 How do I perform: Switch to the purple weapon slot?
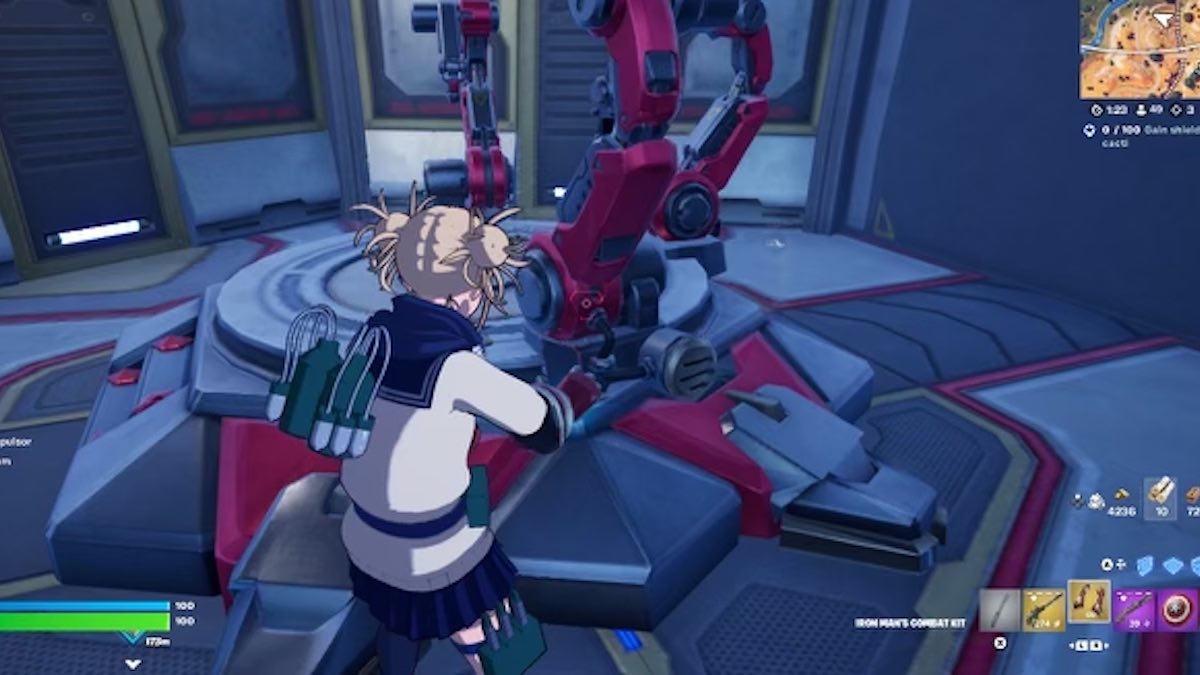[x=1134, y=609]
